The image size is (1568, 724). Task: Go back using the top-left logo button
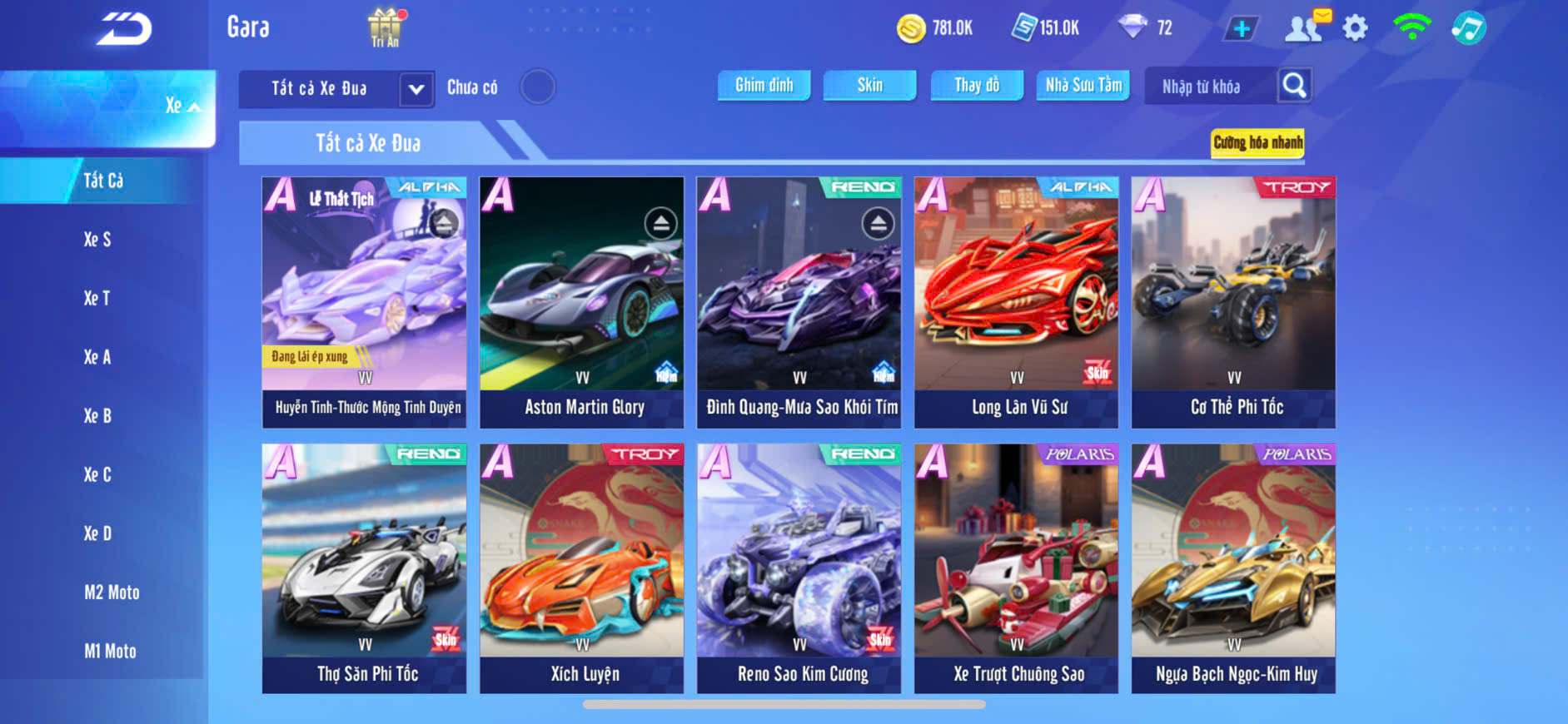[x=124, y=29]
